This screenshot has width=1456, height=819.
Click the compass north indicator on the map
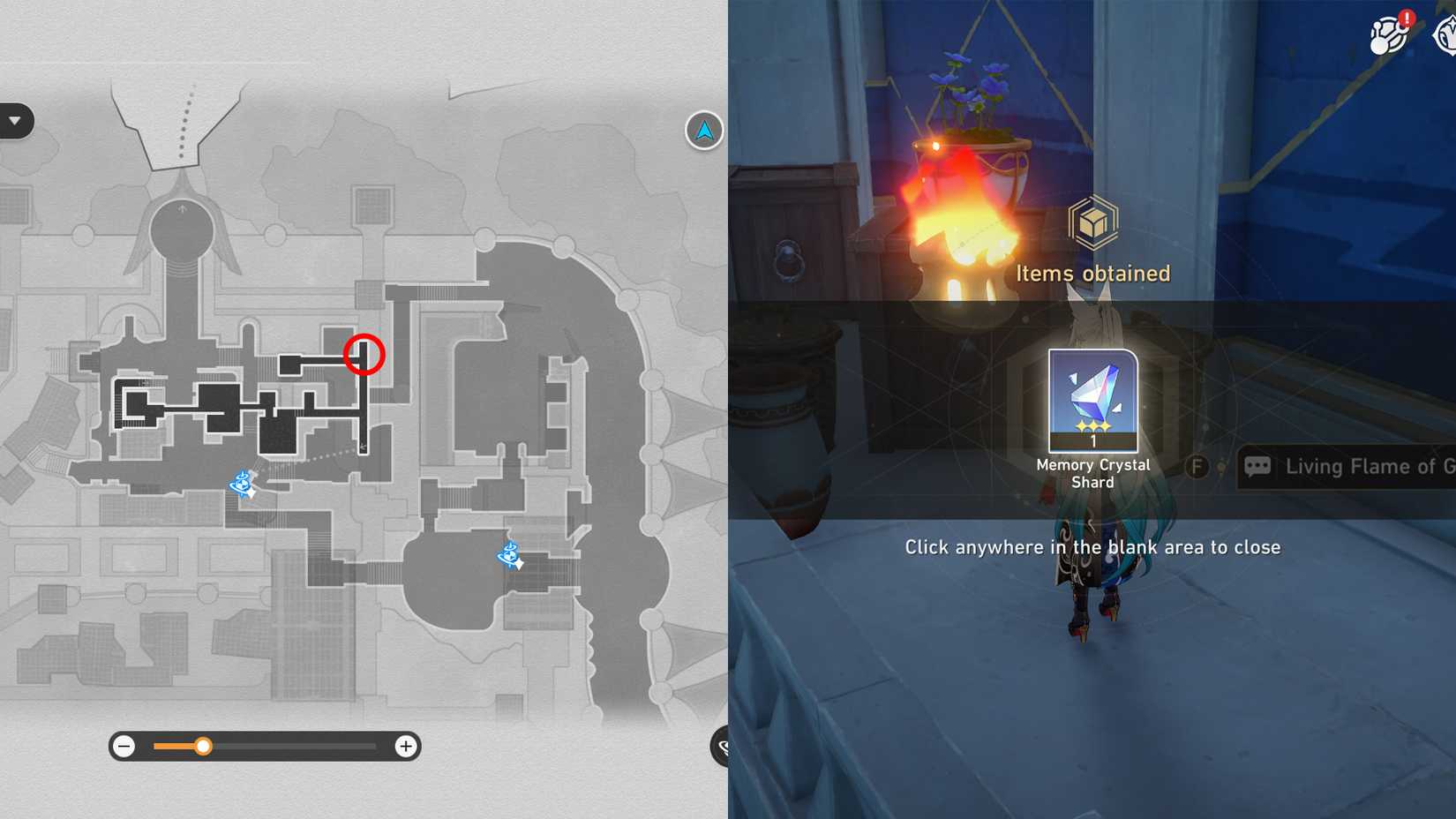coord(702,130)
